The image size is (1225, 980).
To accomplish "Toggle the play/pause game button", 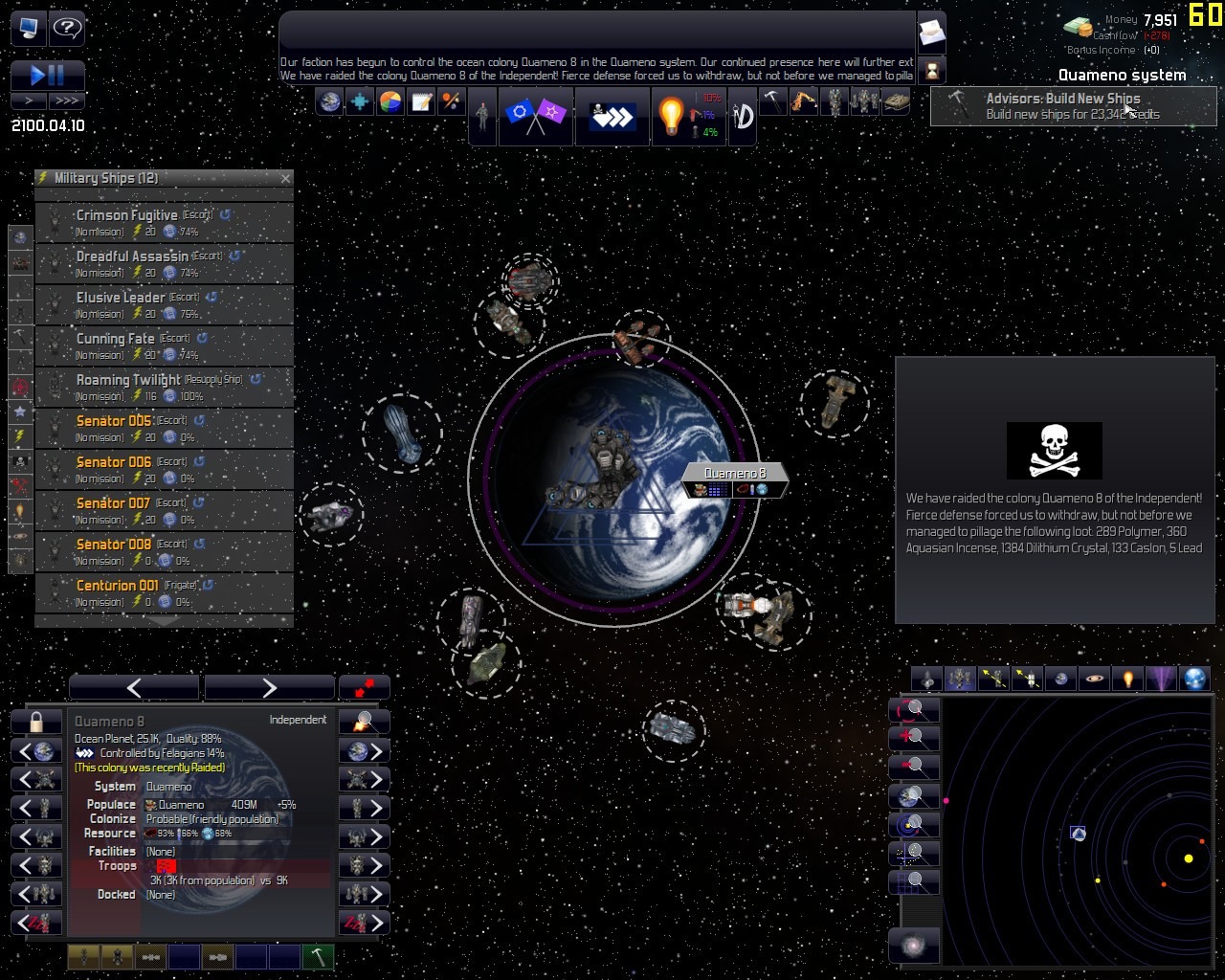I will (47, 75).
